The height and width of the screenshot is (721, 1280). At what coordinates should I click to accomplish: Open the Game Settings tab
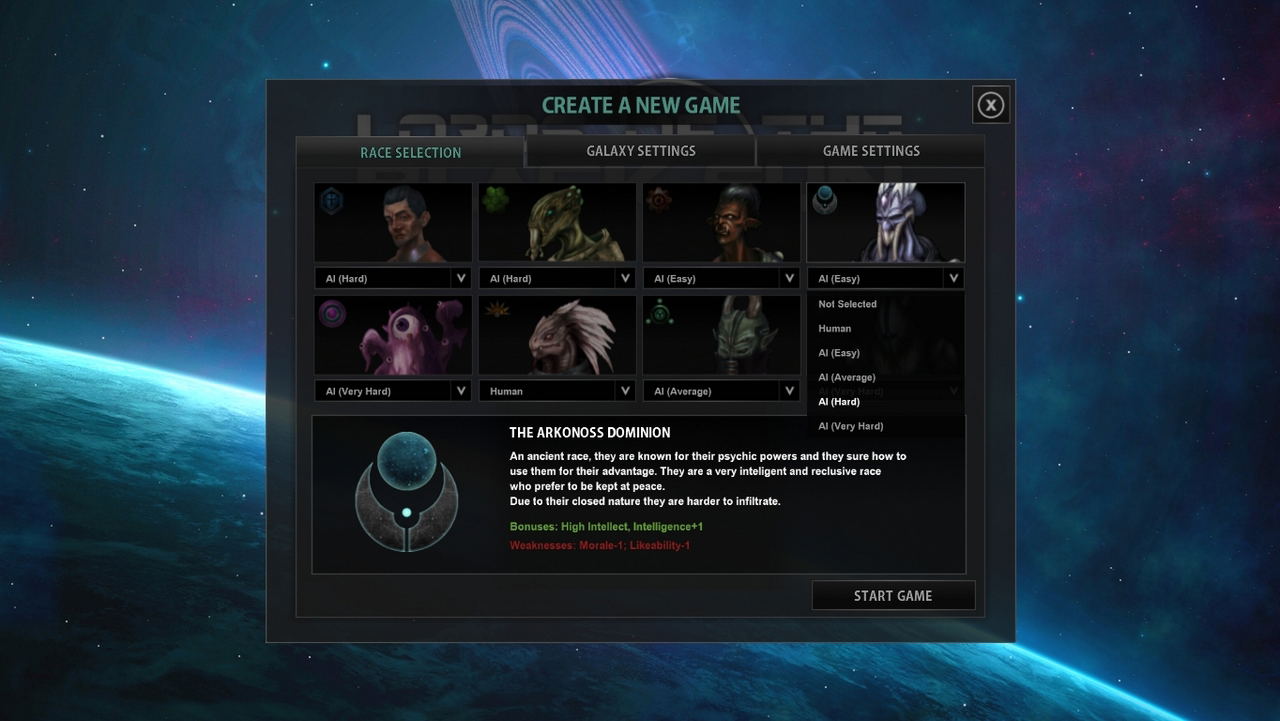870,151
